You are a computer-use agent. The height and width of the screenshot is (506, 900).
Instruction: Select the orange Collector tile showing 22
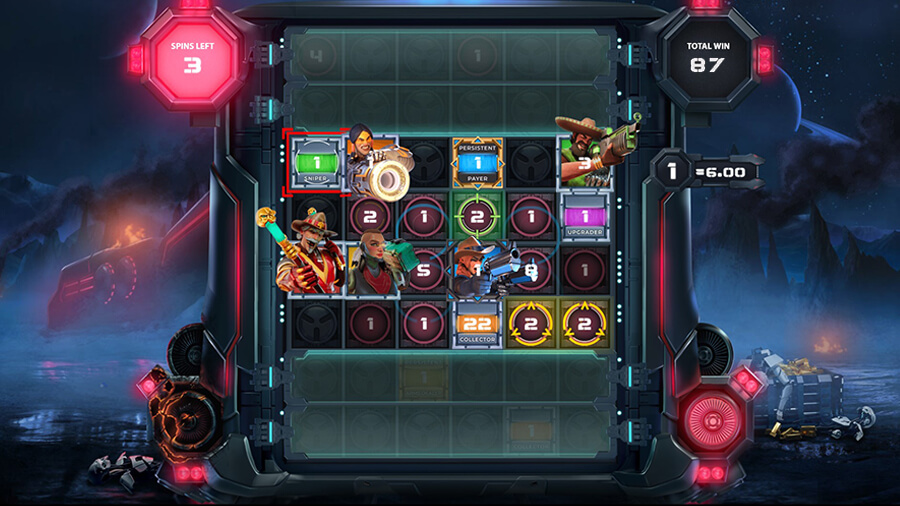pyautogui.click(x=477, y=324)
